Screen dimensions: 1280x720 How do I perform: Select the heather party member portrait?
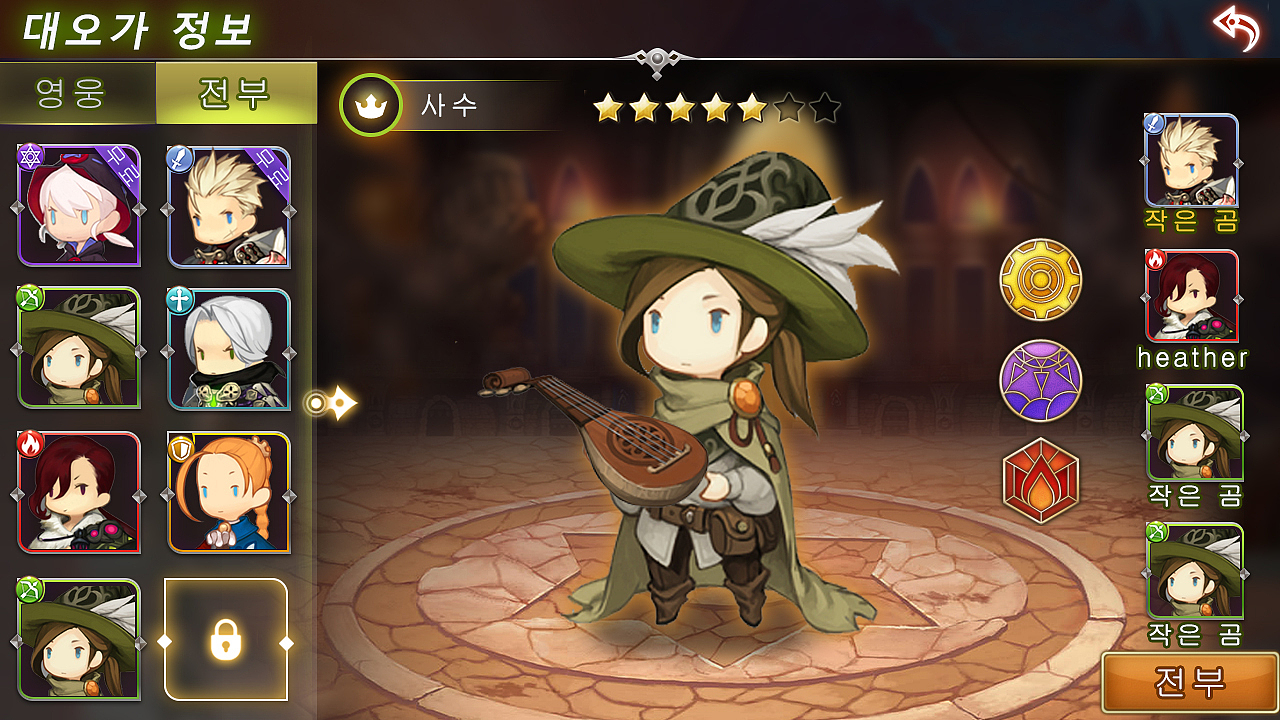coord(1192,297)
